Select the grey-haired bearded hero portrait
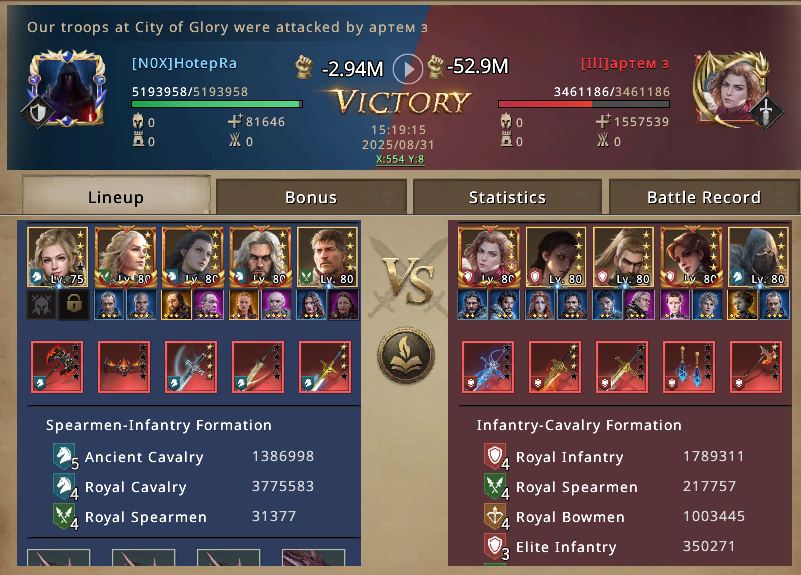Screen dimensions: 801x575 tap(260, 257)
